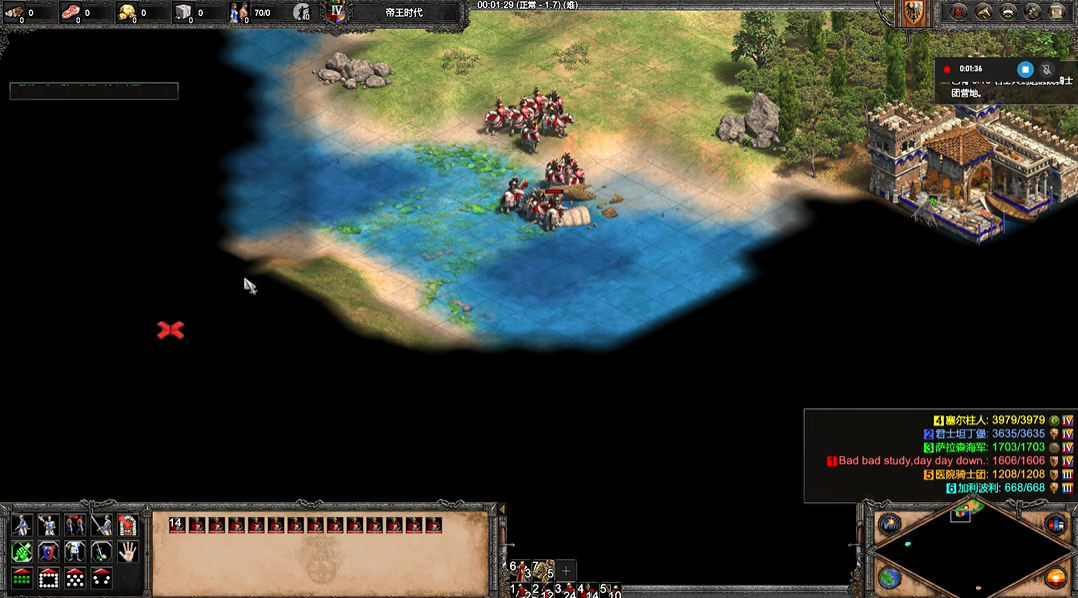Open the main menu scroll icon
Viewport: 1078px width, 598px height.
(1057, 12)
